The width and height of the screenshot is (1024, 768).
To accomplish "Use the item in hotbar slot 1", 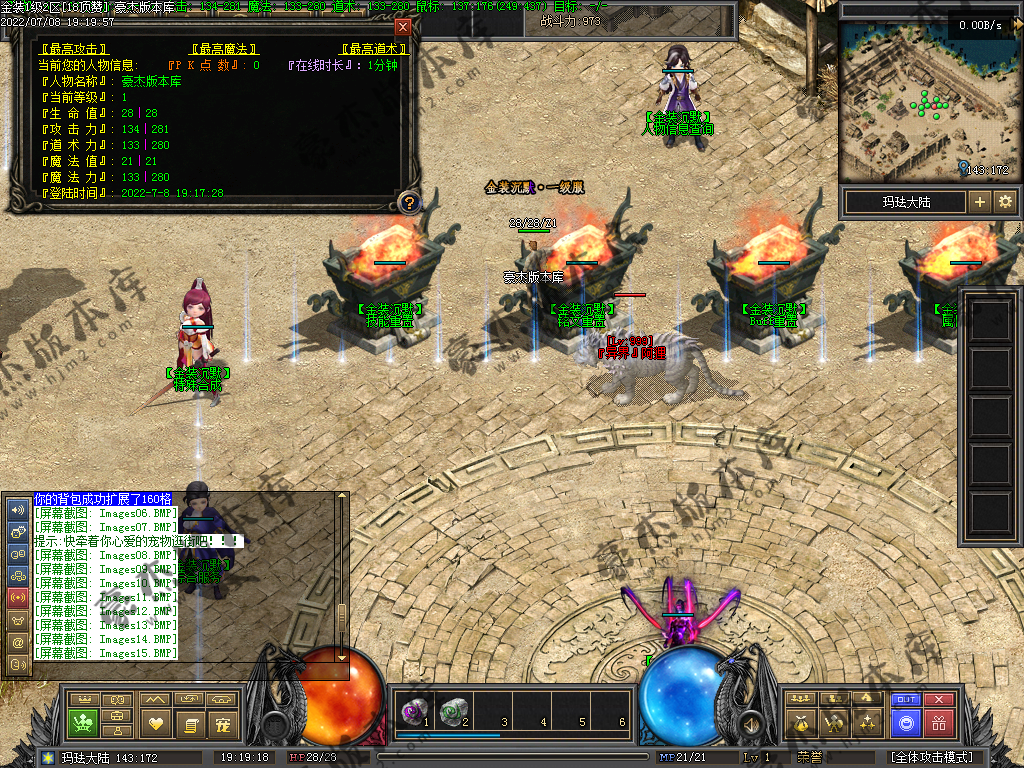I will [x=412, y=711].
